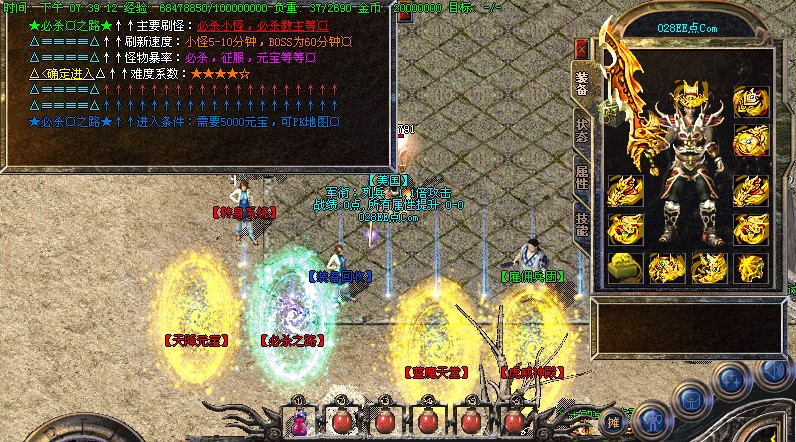The width and height of the screenshot is (796, 442).
Task: Show the 属性 attributes tab
Action: tap(582, 179)
